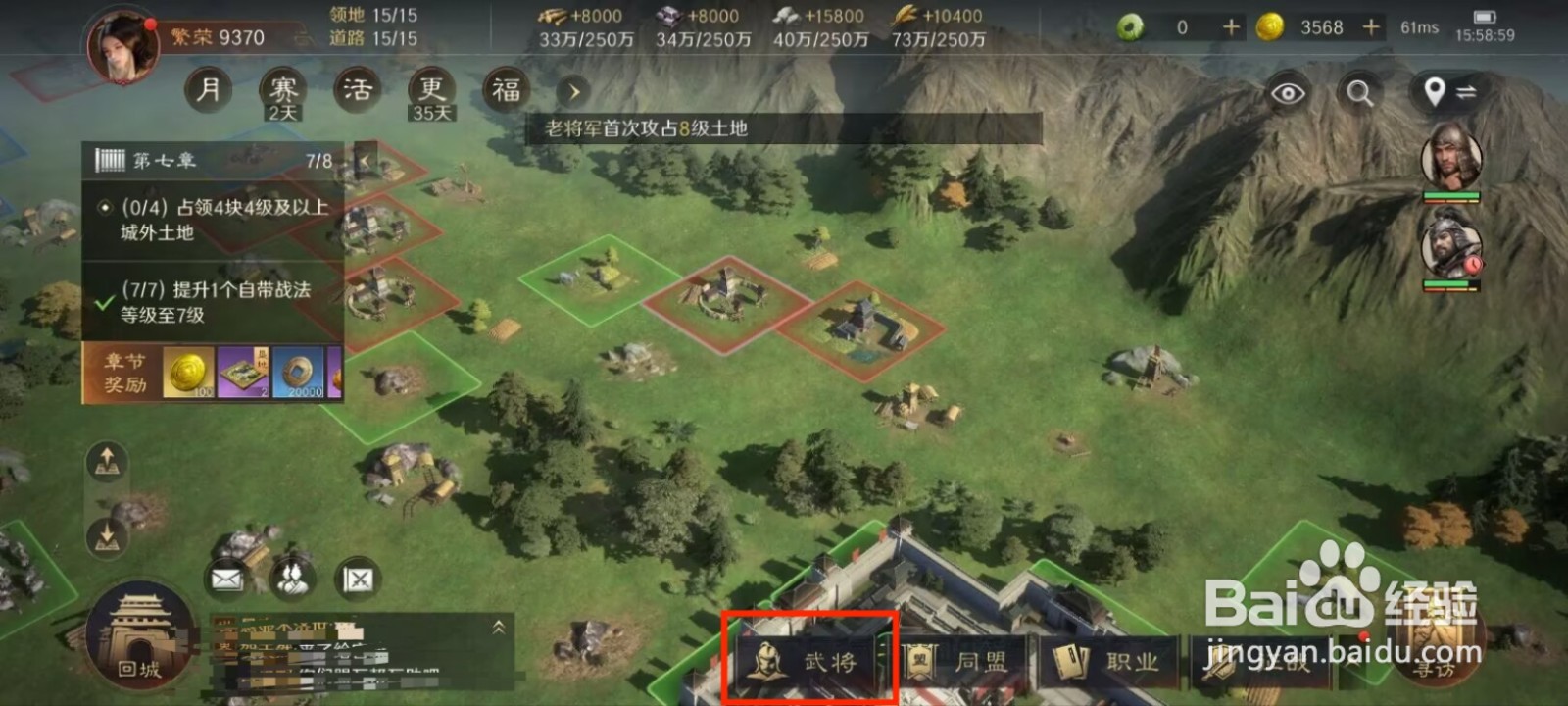Expand activity banner arrow next to 福
The image size is (1568, 706).
coord(572,92)
